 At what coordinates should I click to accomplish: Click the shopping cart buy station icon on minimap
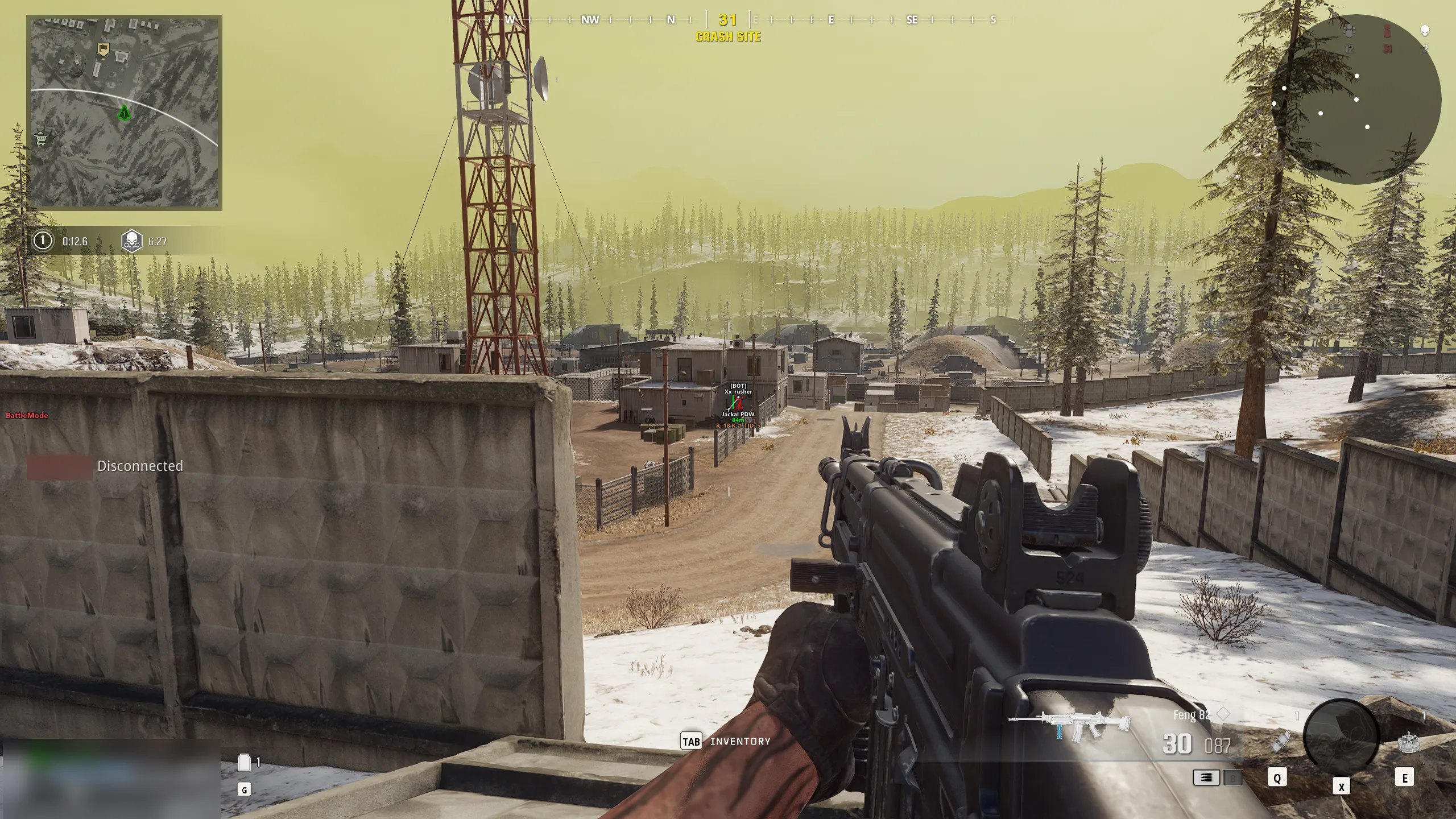40,139
